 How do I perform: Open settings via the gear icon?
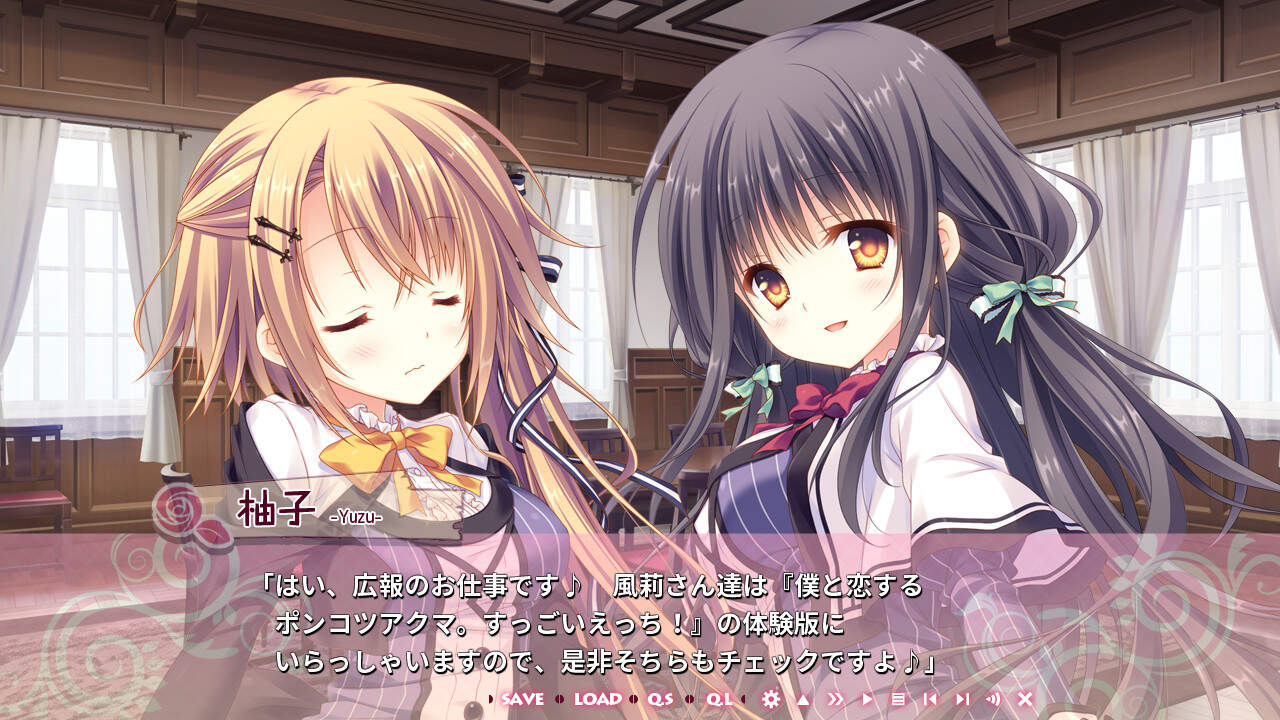coord(770,699)
